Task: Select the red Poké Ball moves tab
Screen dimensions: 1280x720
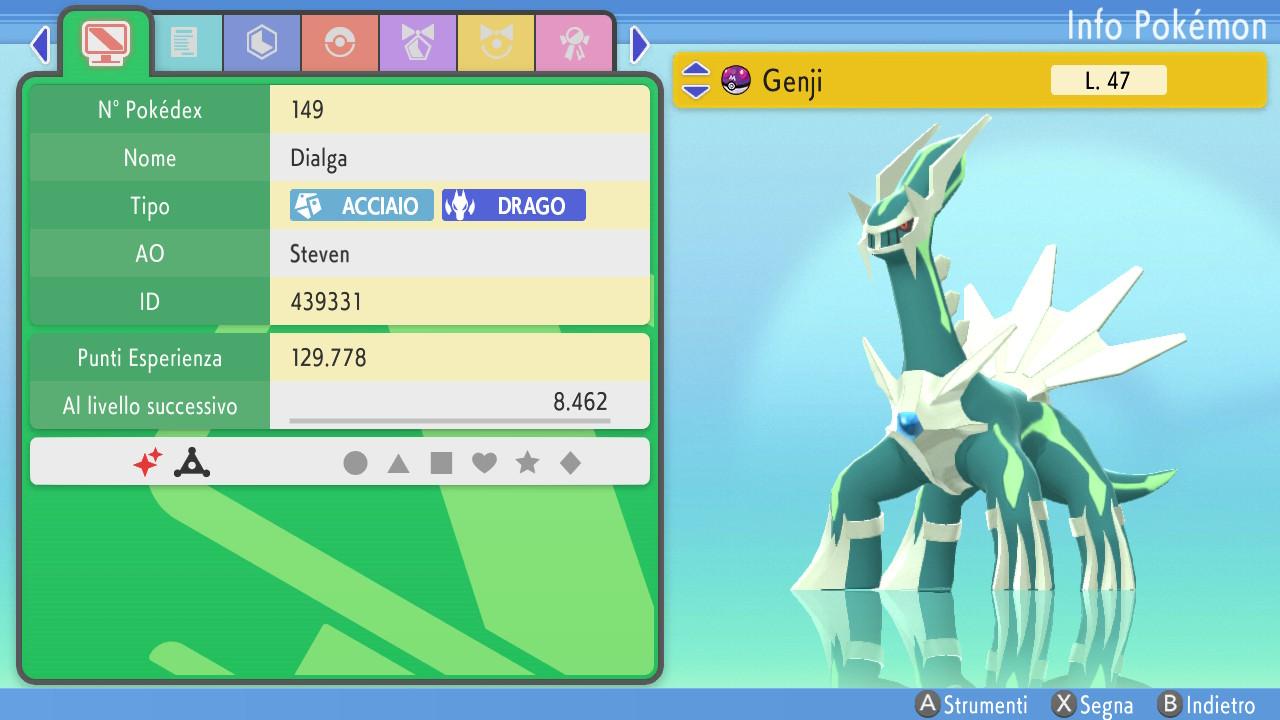Action: click(x=340, y=42)
